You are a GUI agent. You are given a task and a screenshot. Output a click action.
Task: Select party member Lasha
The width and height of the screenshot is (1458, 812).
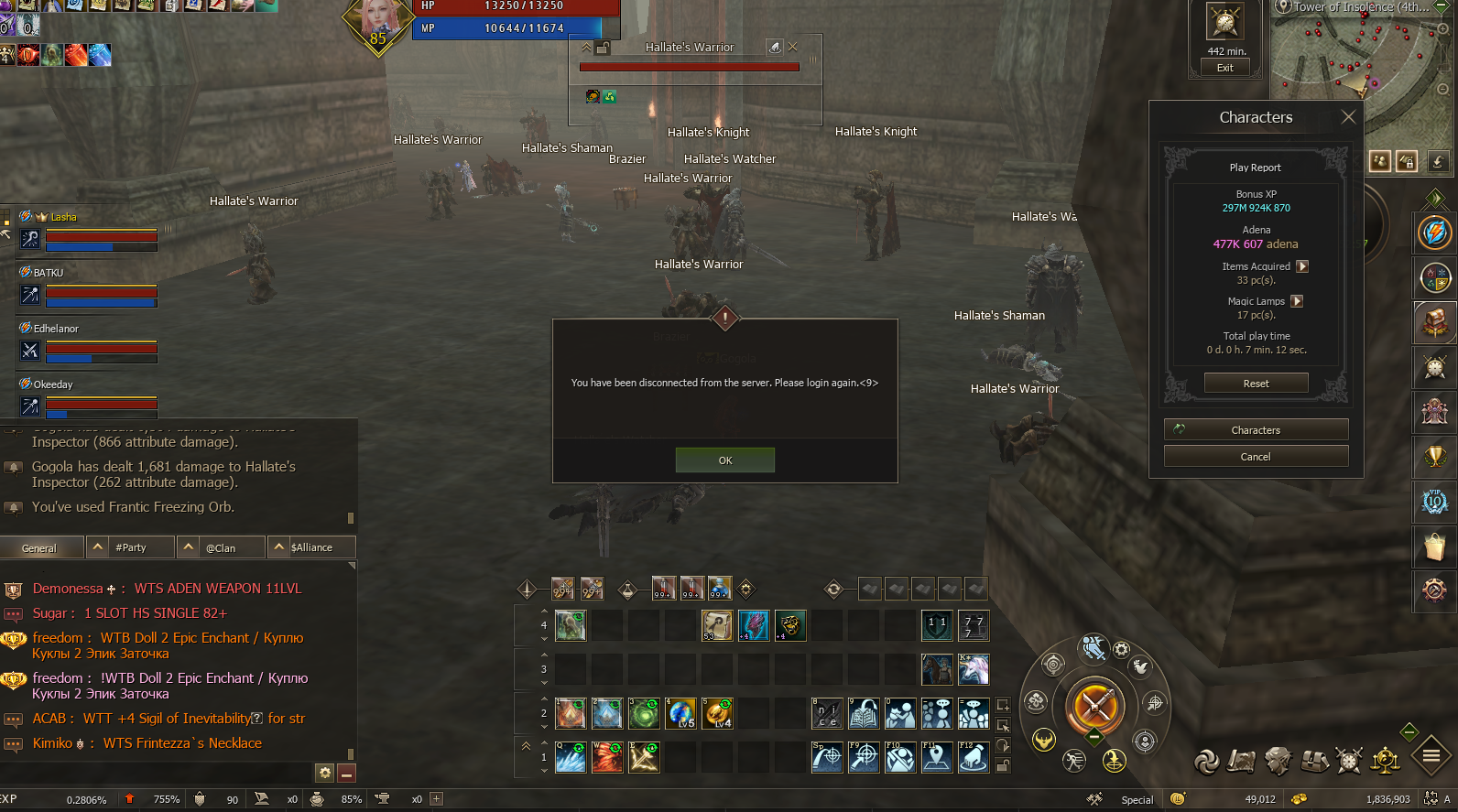(64, 217)
